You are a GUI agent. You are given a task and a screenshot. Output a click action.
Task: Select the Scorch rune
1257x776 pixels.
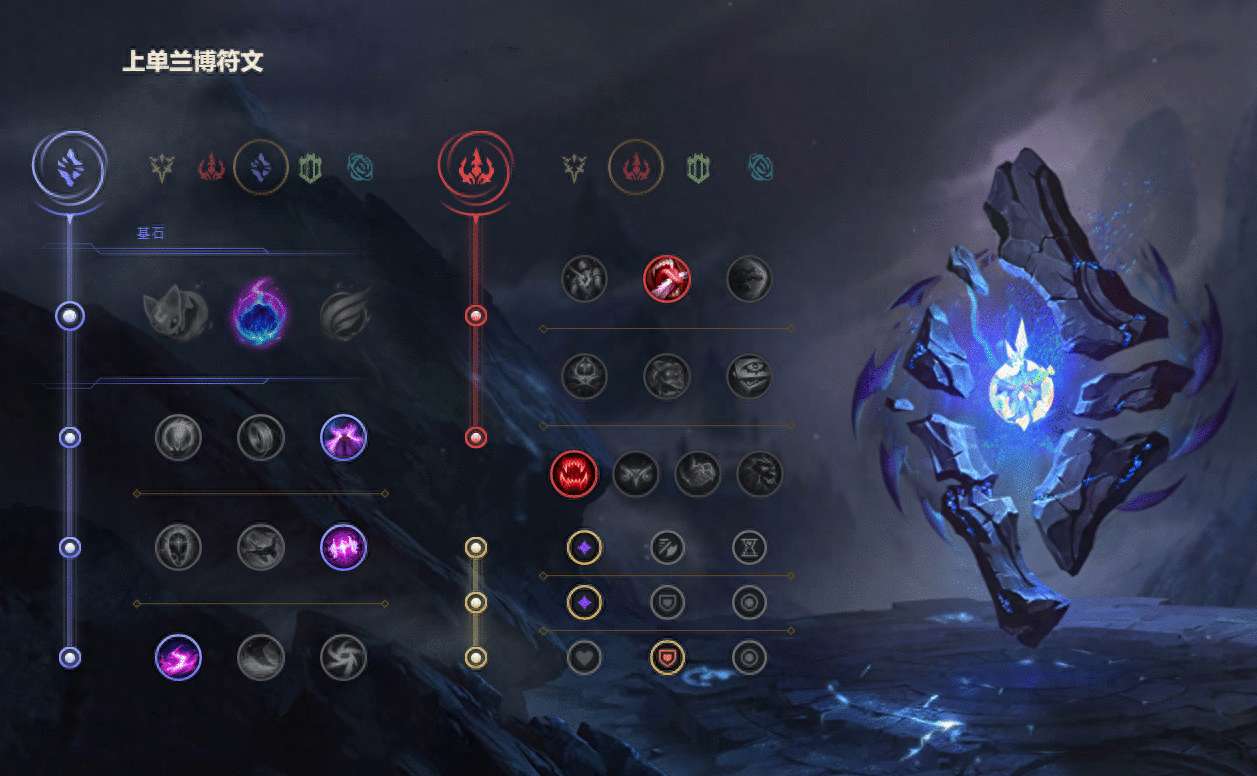click(178, 657)
